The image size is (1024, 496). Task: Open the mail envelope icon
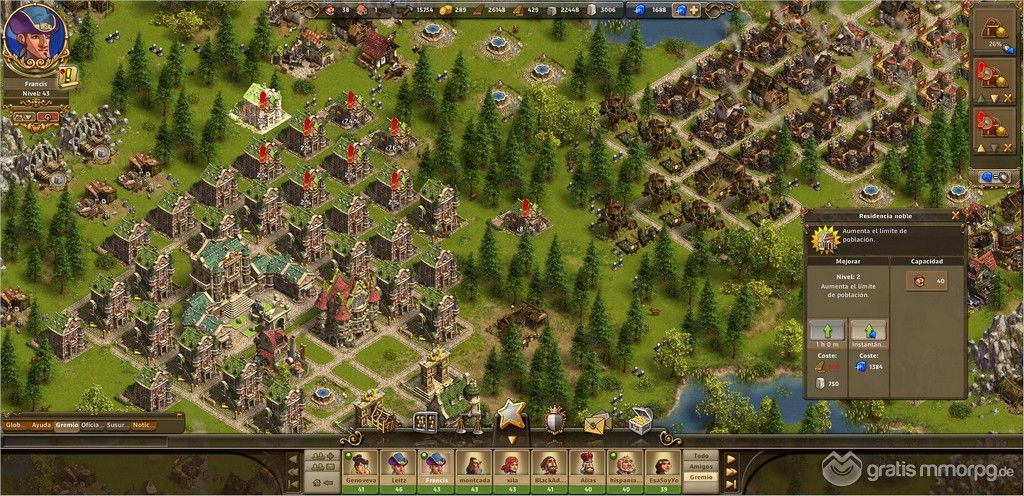click(x=597, y=423)
